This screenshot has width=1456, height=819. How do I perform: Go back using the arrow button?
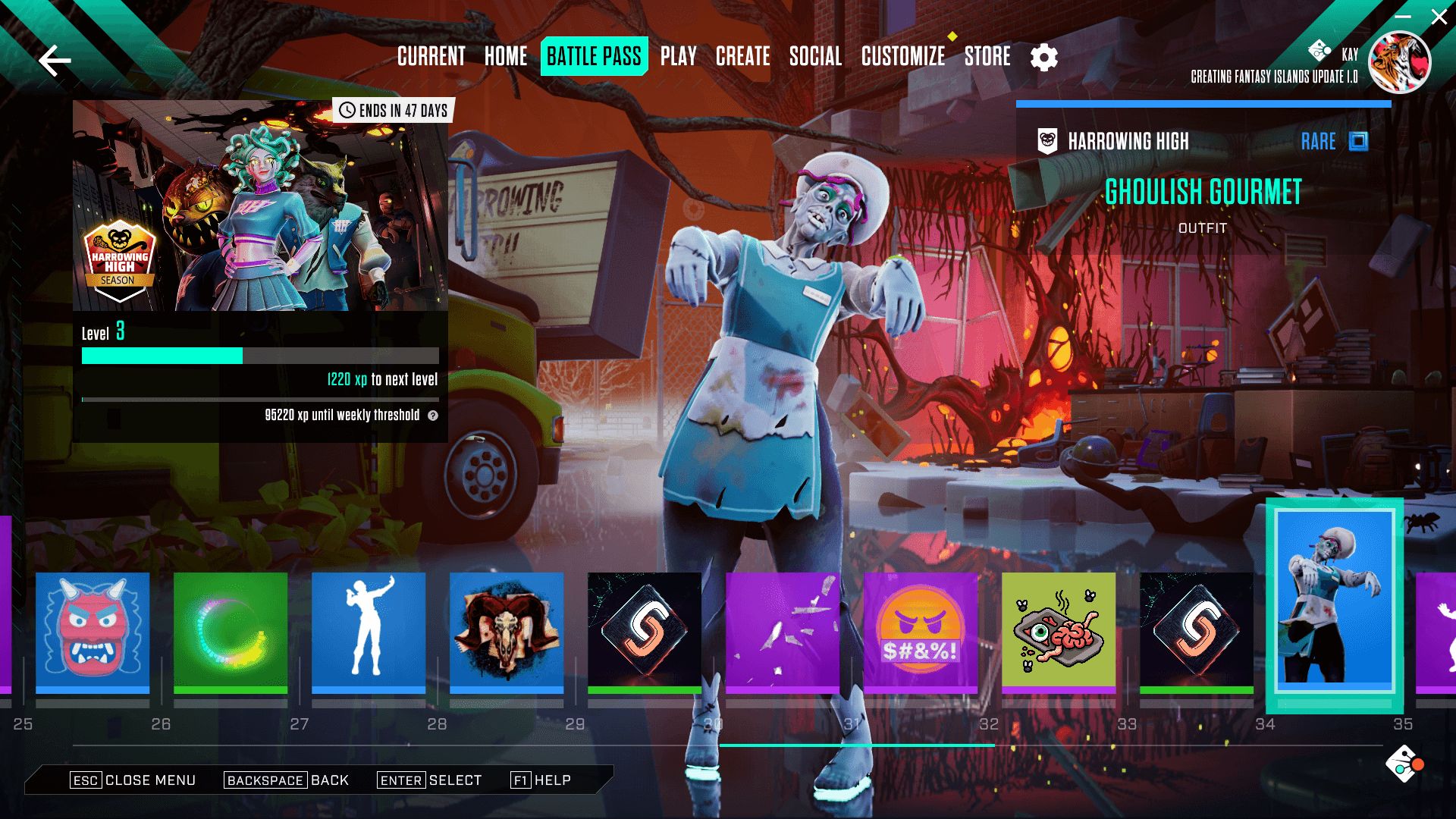(55, 61)
